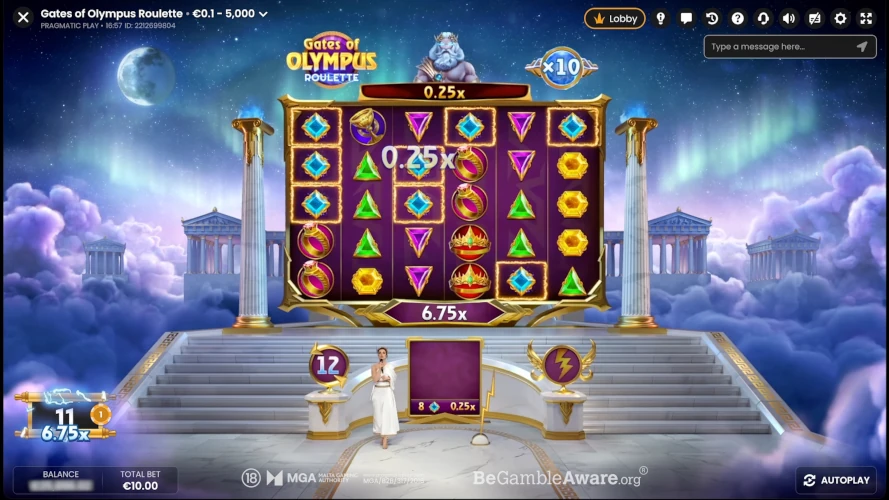Open the lightbulb tips icon
The image size is (889, 500).
[661, 18]
